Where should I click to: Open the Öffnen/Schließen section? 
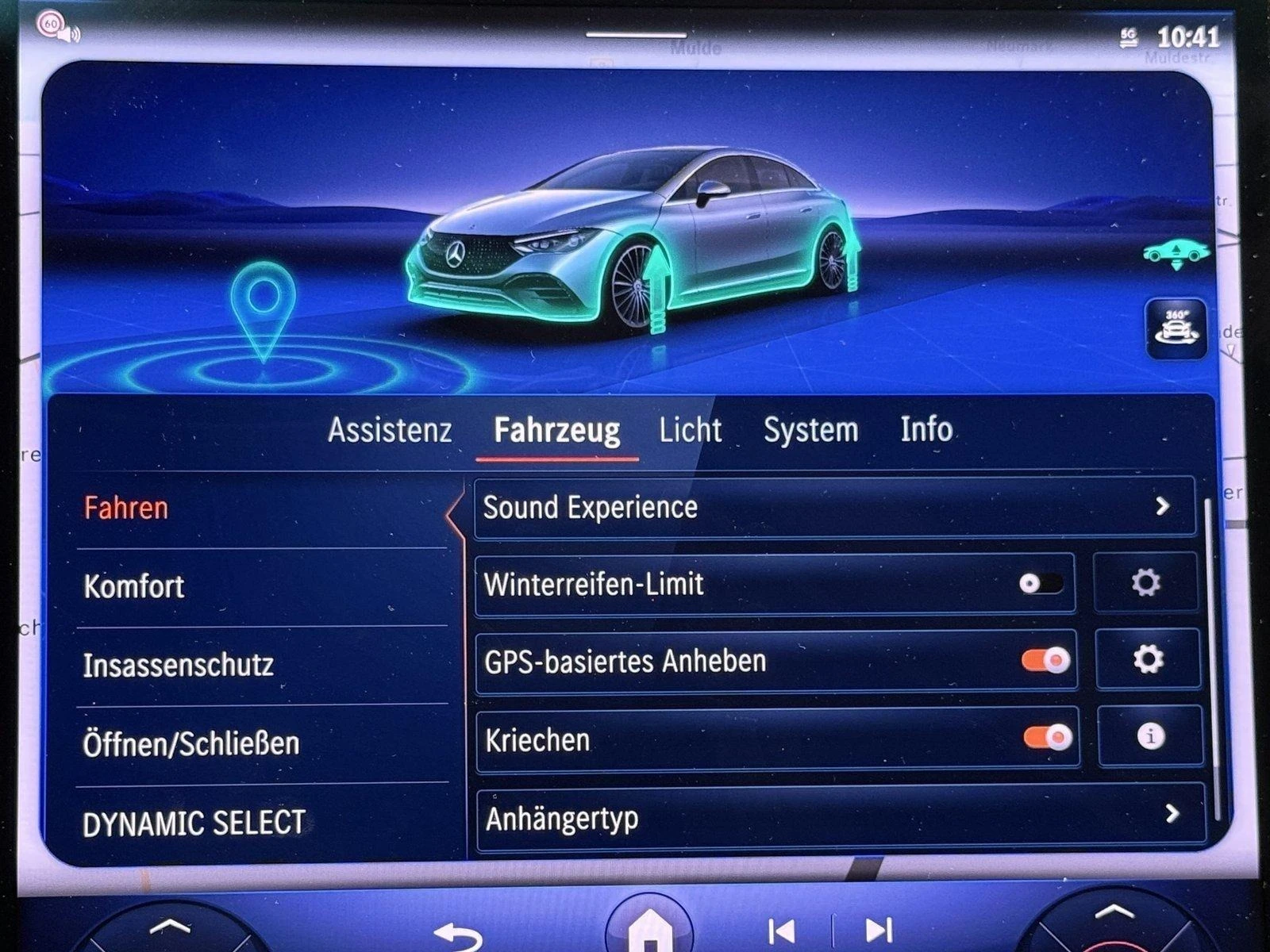191,743
